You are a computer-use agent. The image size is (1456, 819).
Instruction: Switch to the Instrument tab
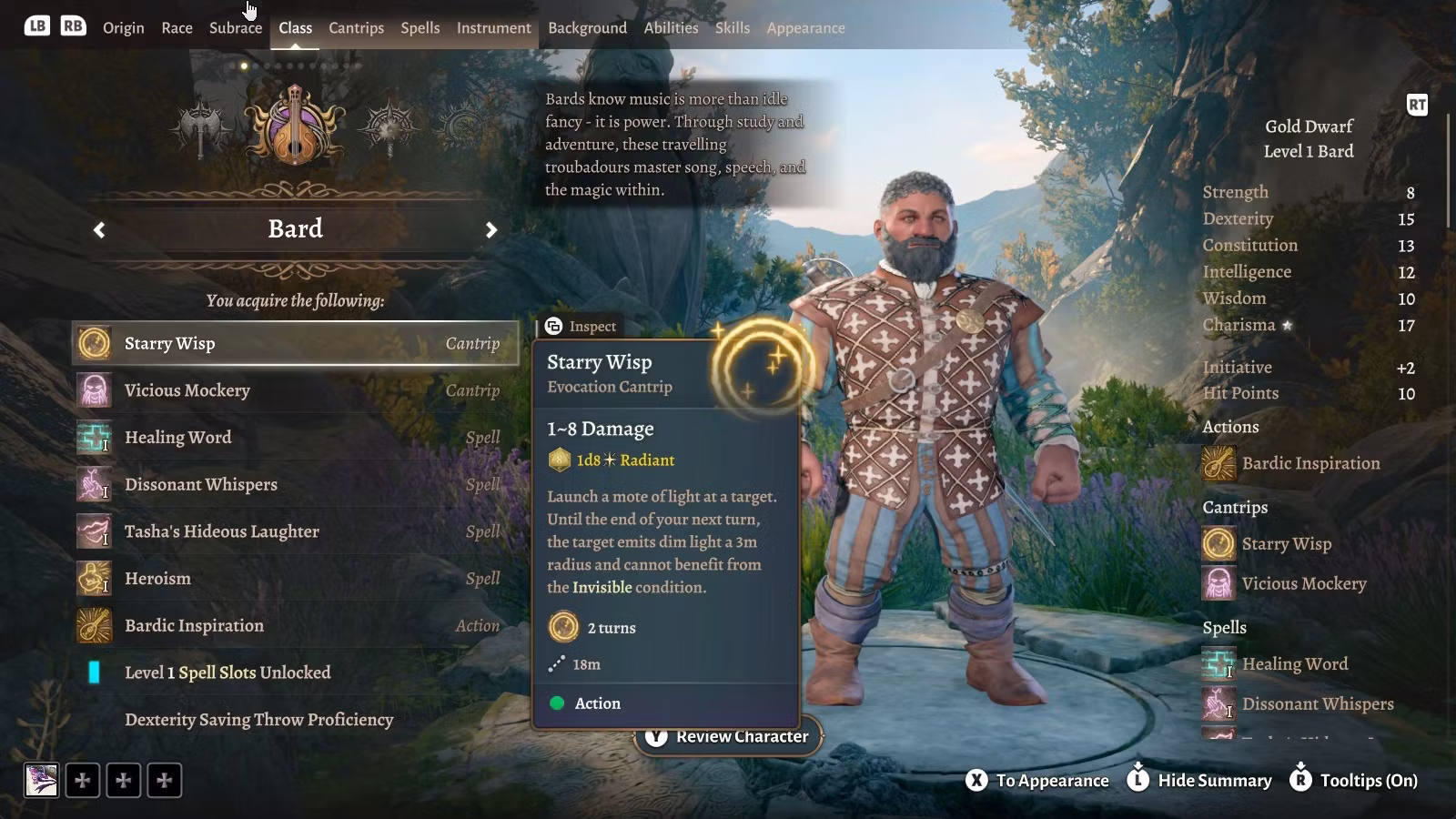pos(493,27)
